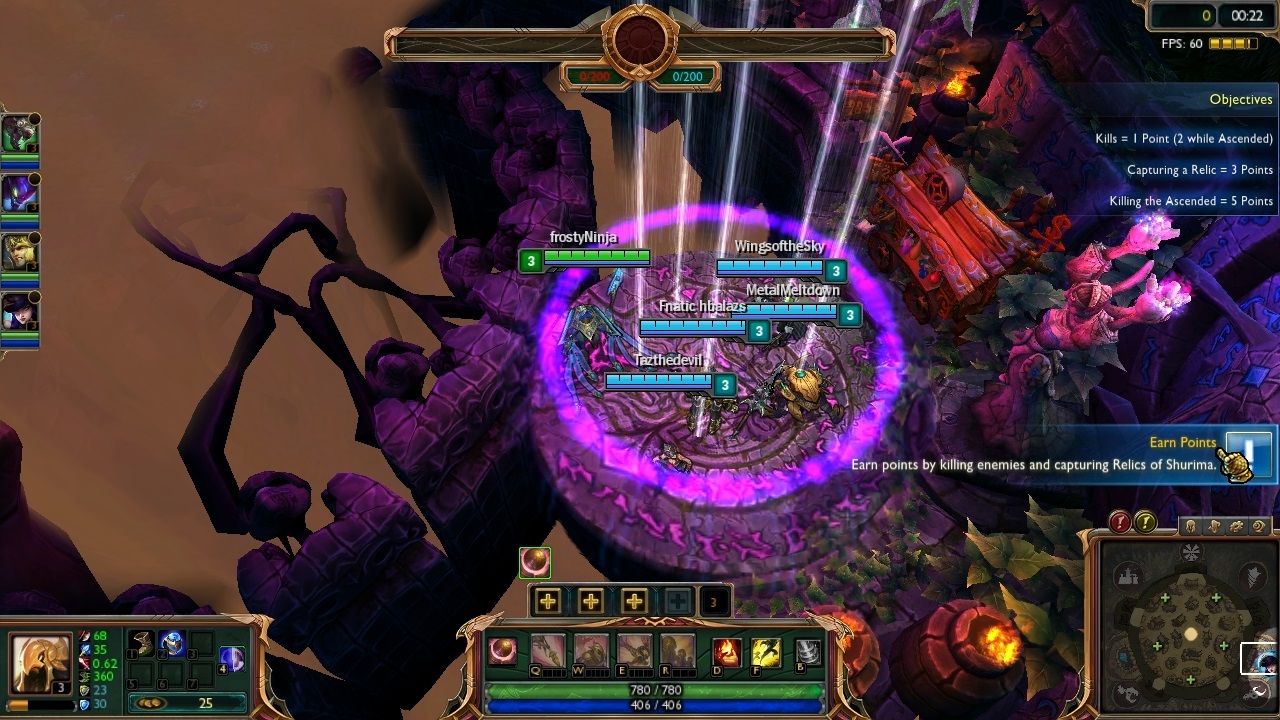
Task: Cast the Q ability
Action: pyautogui.click(x=547, y=652)
